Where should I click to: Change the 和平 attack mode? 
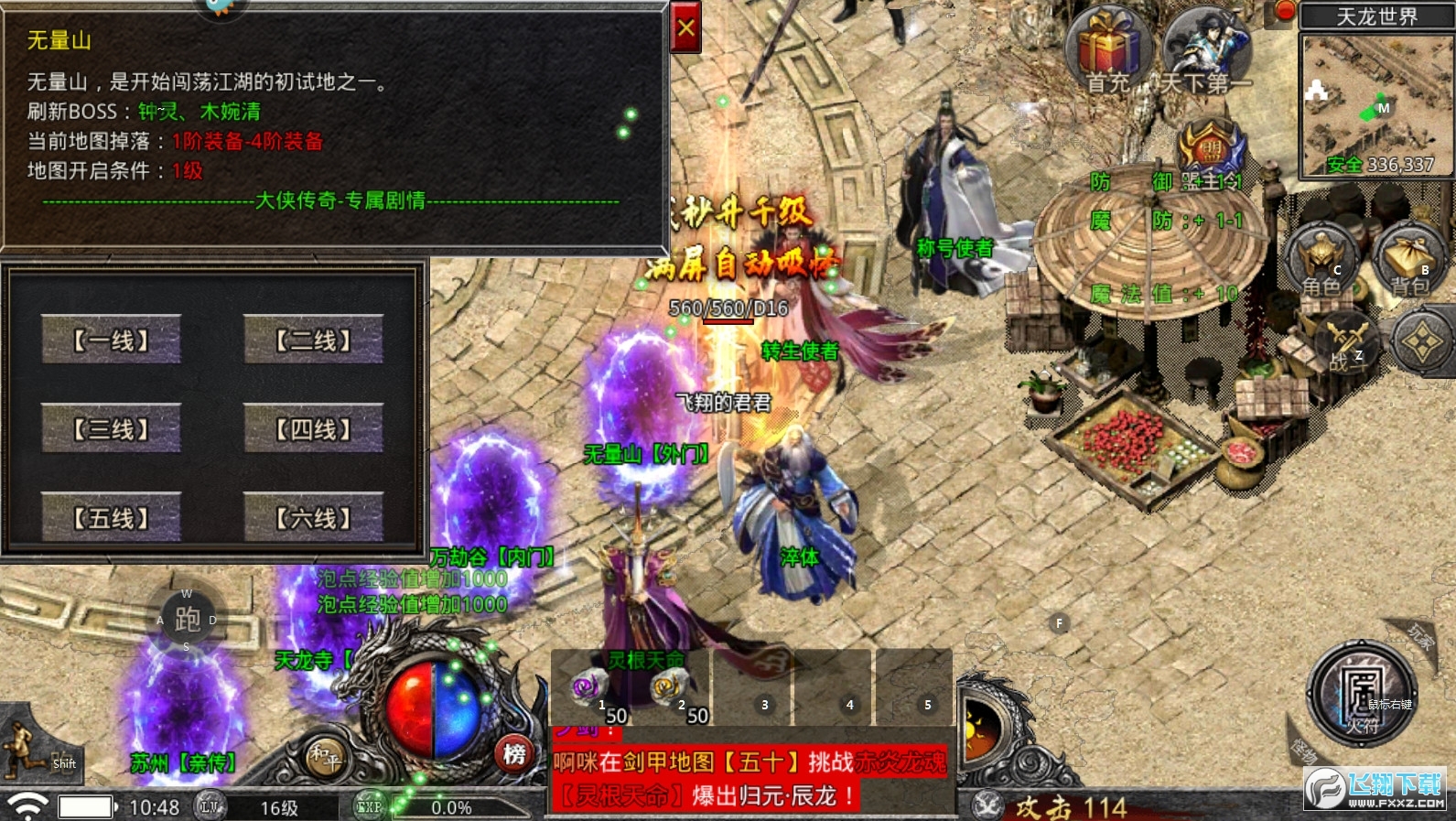pyautogui.click(x=325, y=756)
